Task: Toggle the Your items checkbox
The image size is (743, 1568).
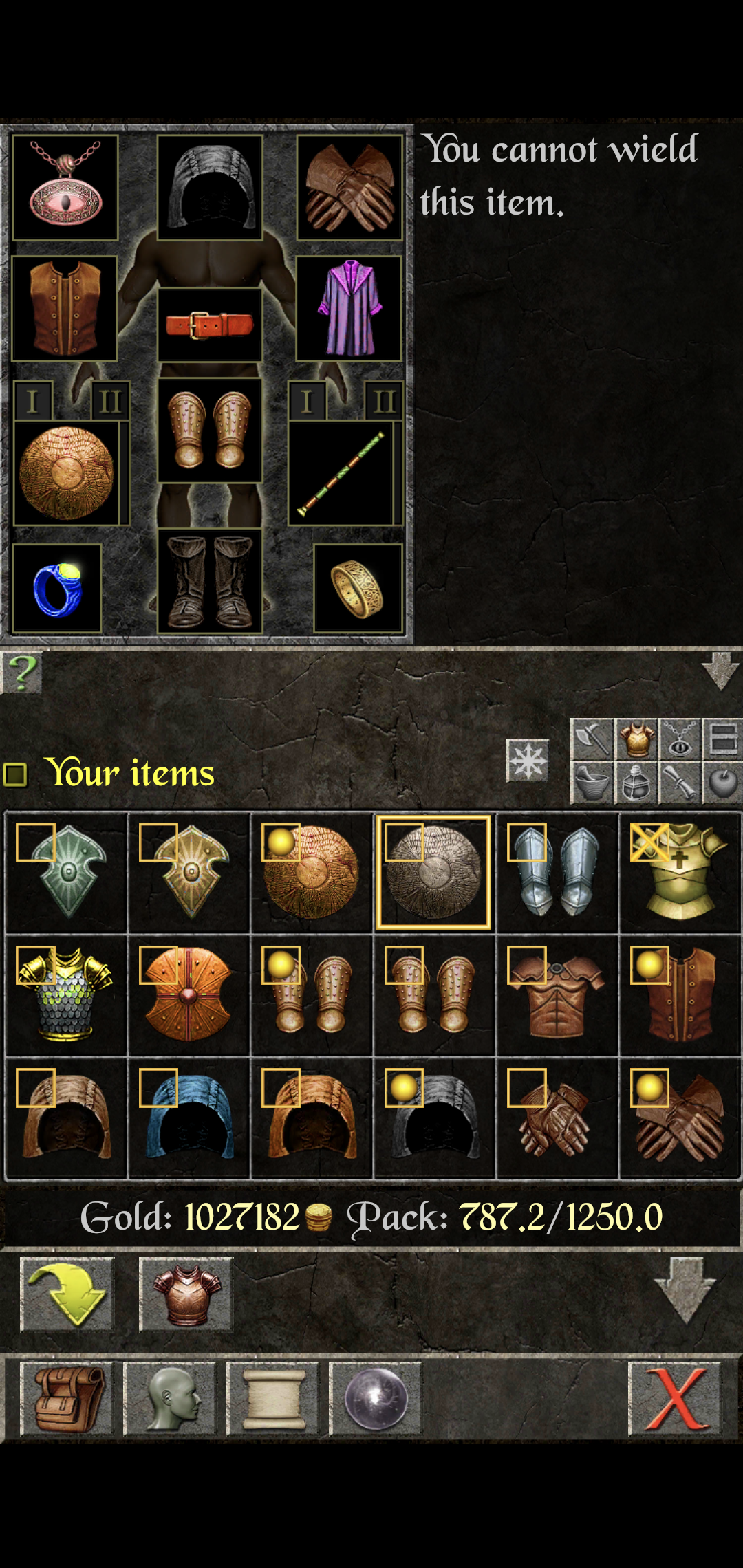Action: (15, 774)
